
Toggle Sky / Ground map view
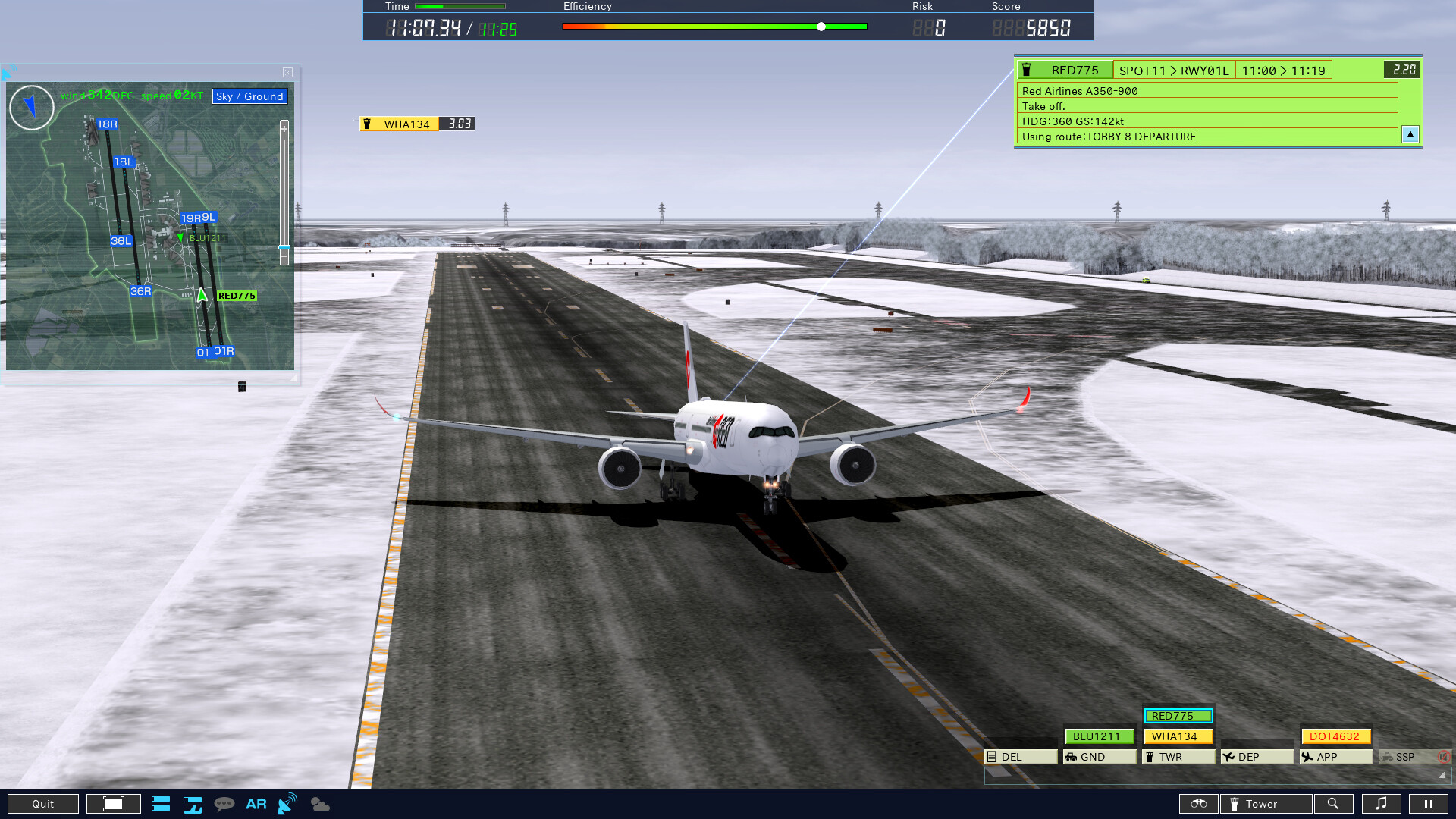pos(249,96)
